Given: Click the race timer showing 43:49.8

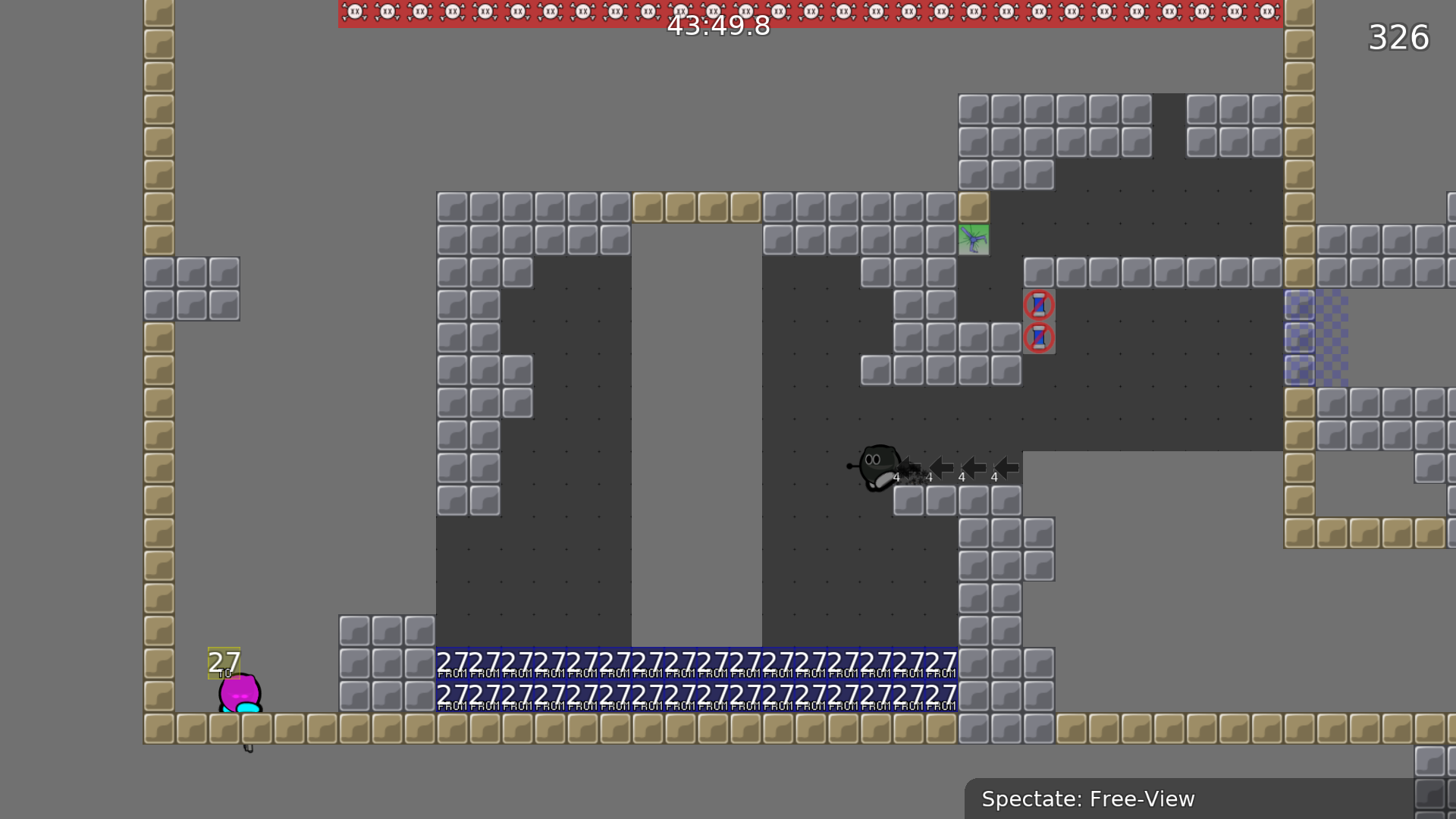Looking at the screenshot, I should tap(717, 27).
